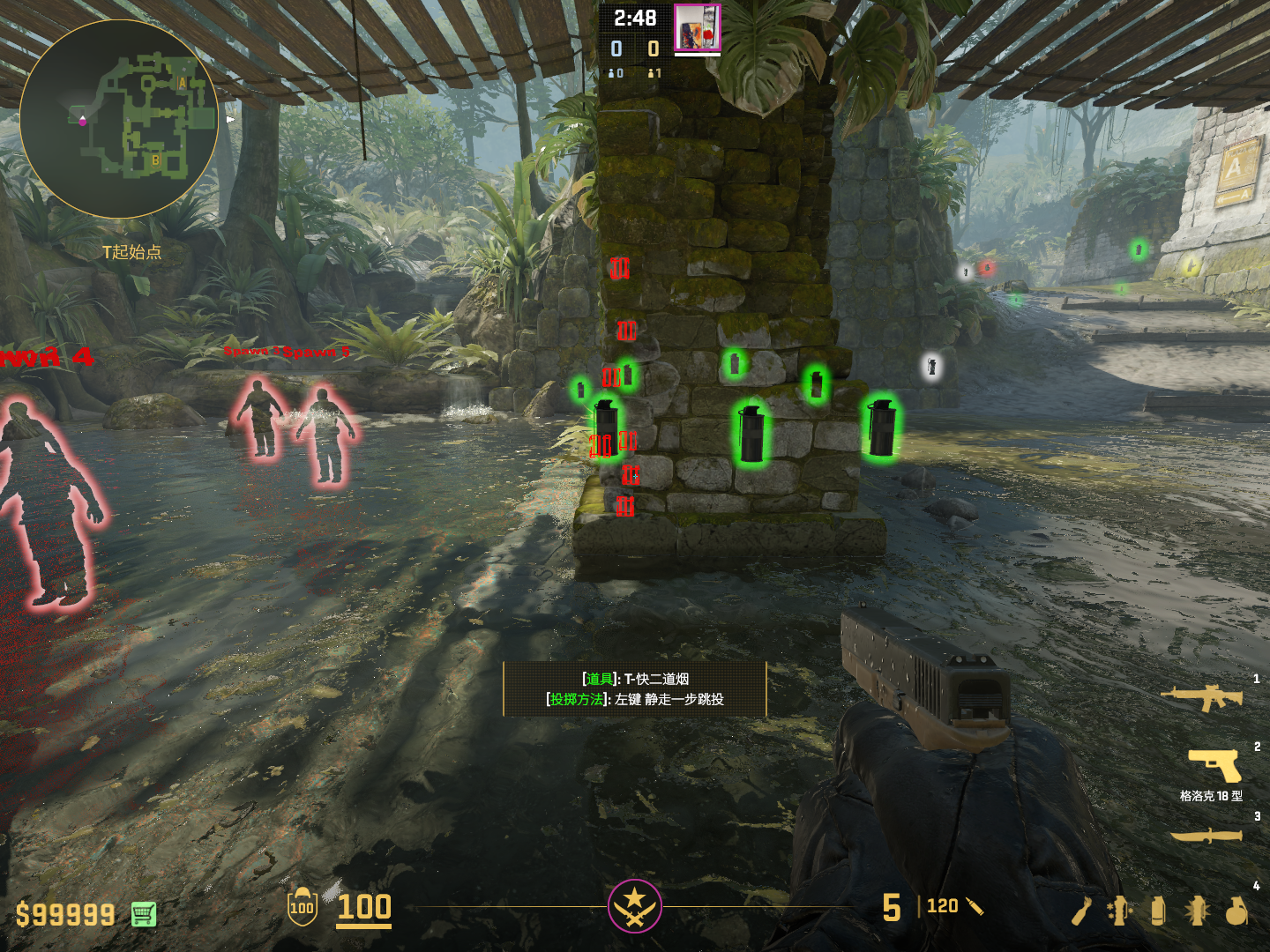Select the rifle in weapon slot 1

tap(1203, 698)
